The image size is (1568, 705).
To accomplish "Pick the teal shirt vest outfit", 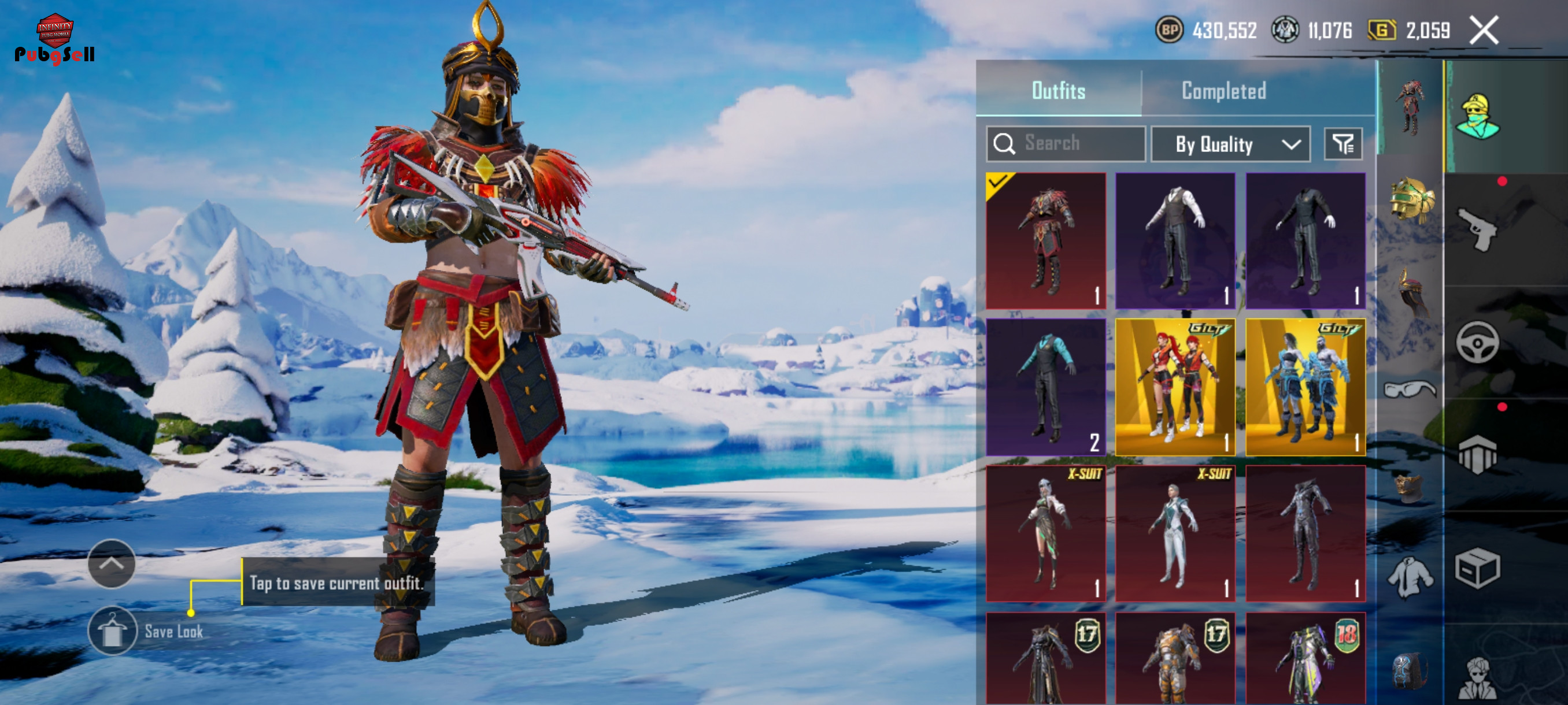I will coord(1046,387).
